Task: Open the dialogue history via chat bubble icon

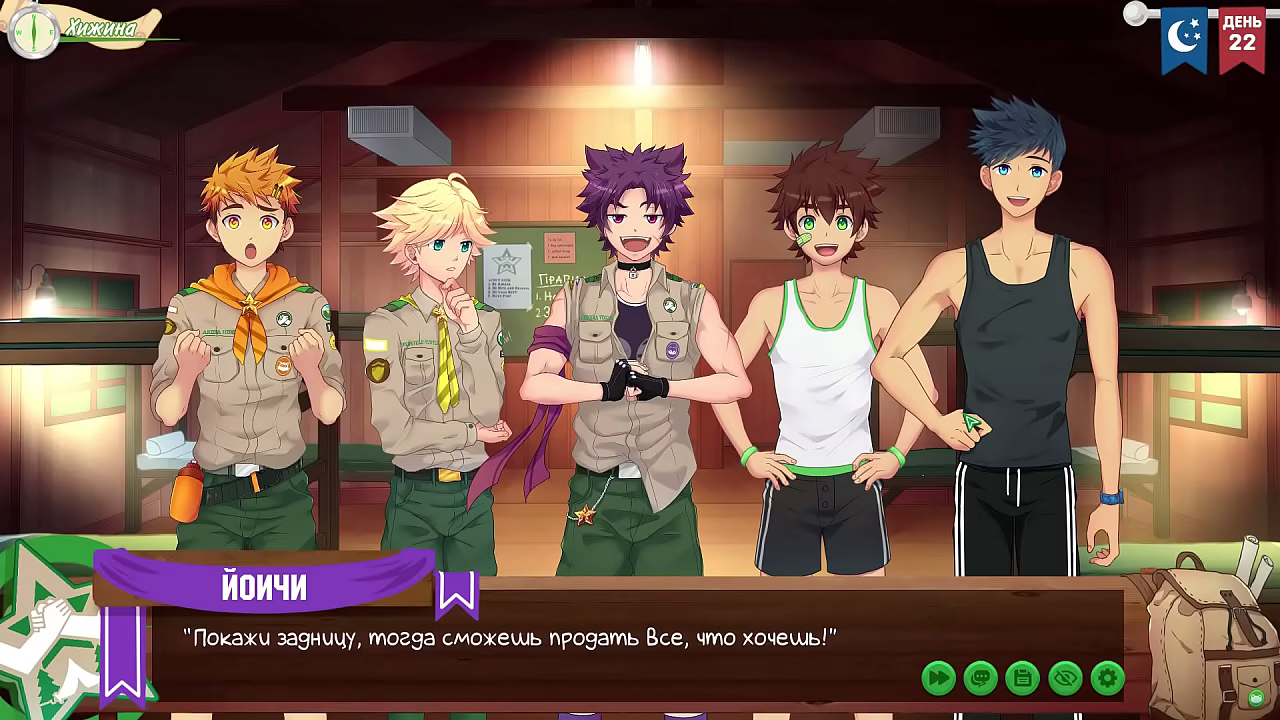Action: tap(979, 676)
